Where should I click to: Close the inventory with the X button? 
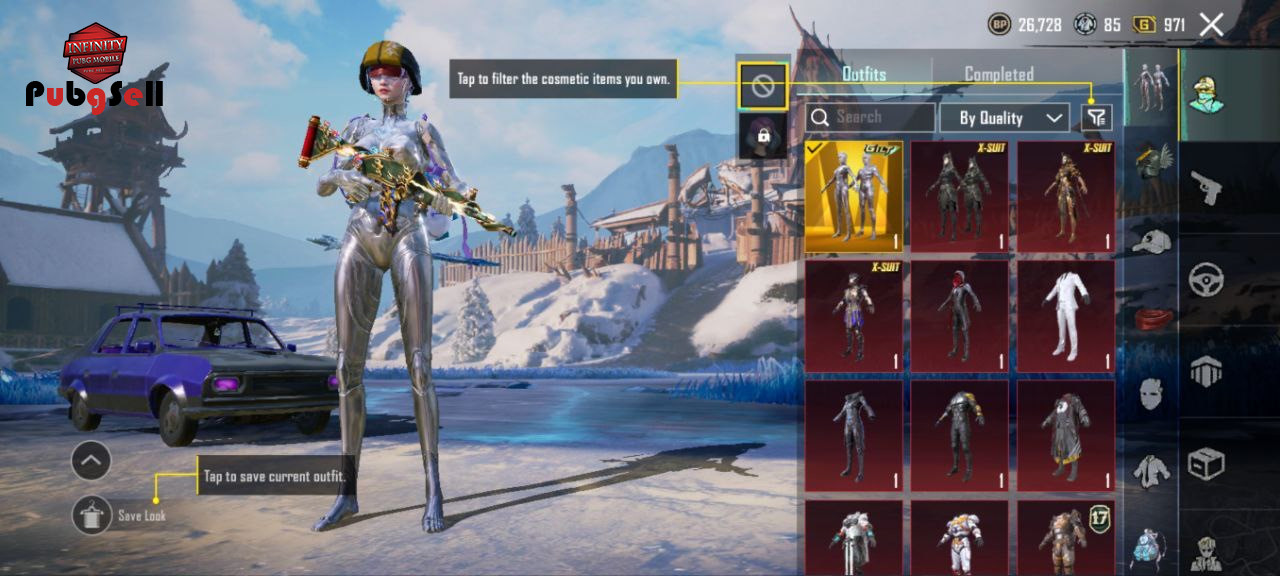point(1211,25)
